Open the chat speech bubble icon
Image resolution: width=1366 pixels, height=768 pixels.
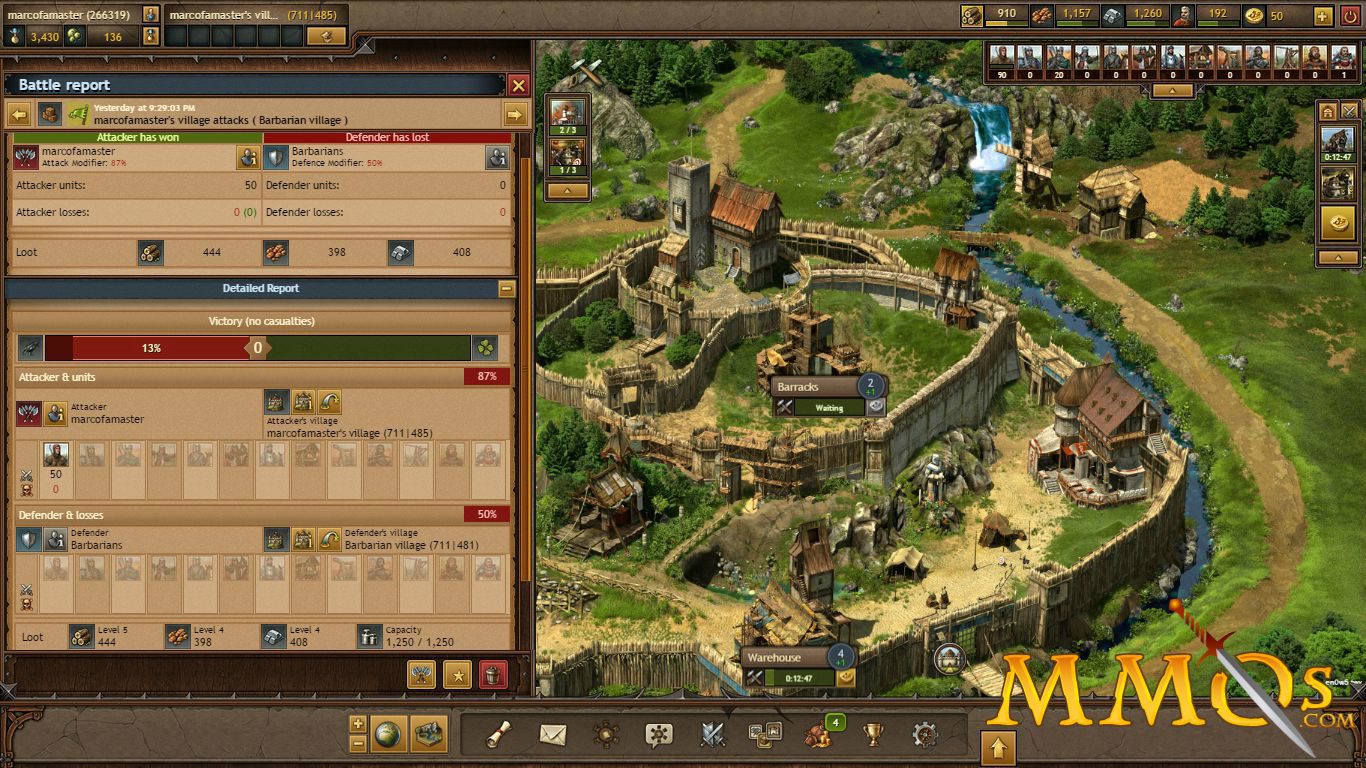coord(658,735)
